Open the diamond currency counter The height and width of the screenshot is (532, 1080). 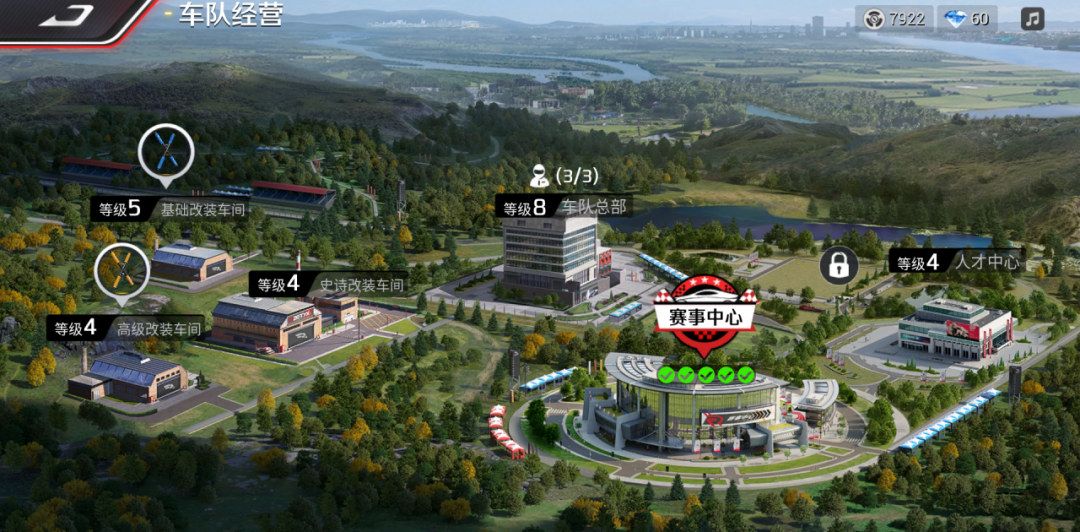click(x=967, y=19)
